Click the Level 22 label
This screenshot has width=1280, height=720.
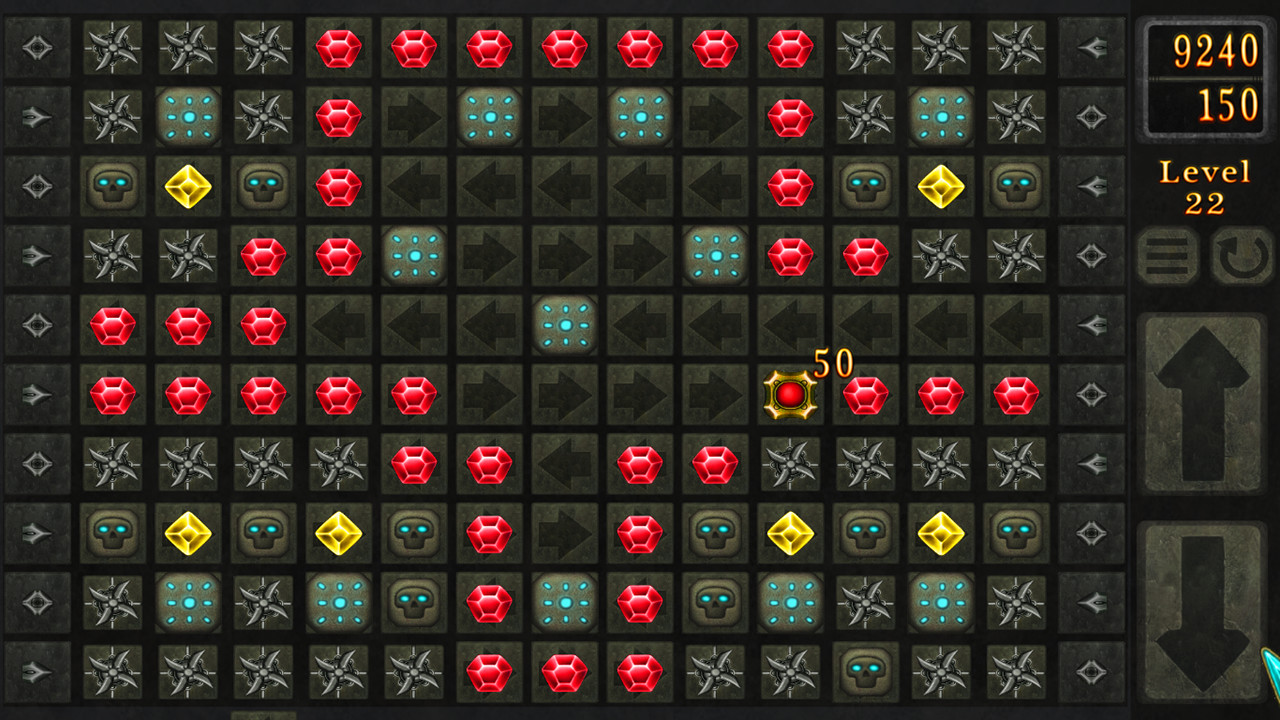click(1205, 185)
